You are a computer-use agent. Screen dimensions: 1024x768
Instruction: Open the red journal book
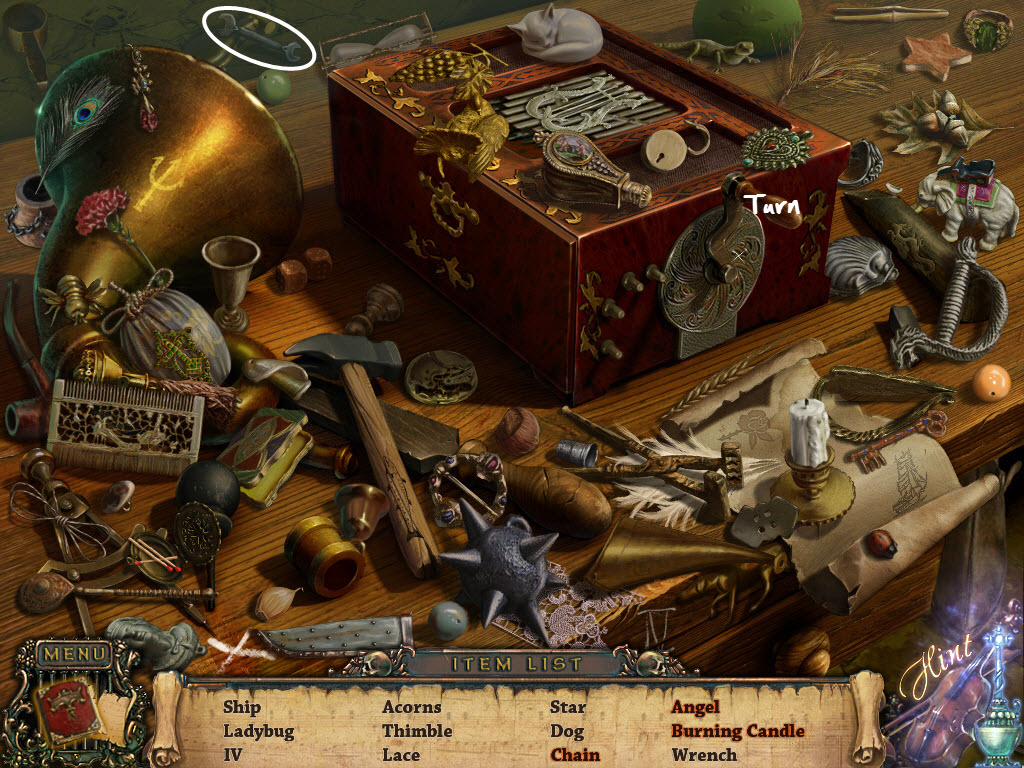pos(66,710)
